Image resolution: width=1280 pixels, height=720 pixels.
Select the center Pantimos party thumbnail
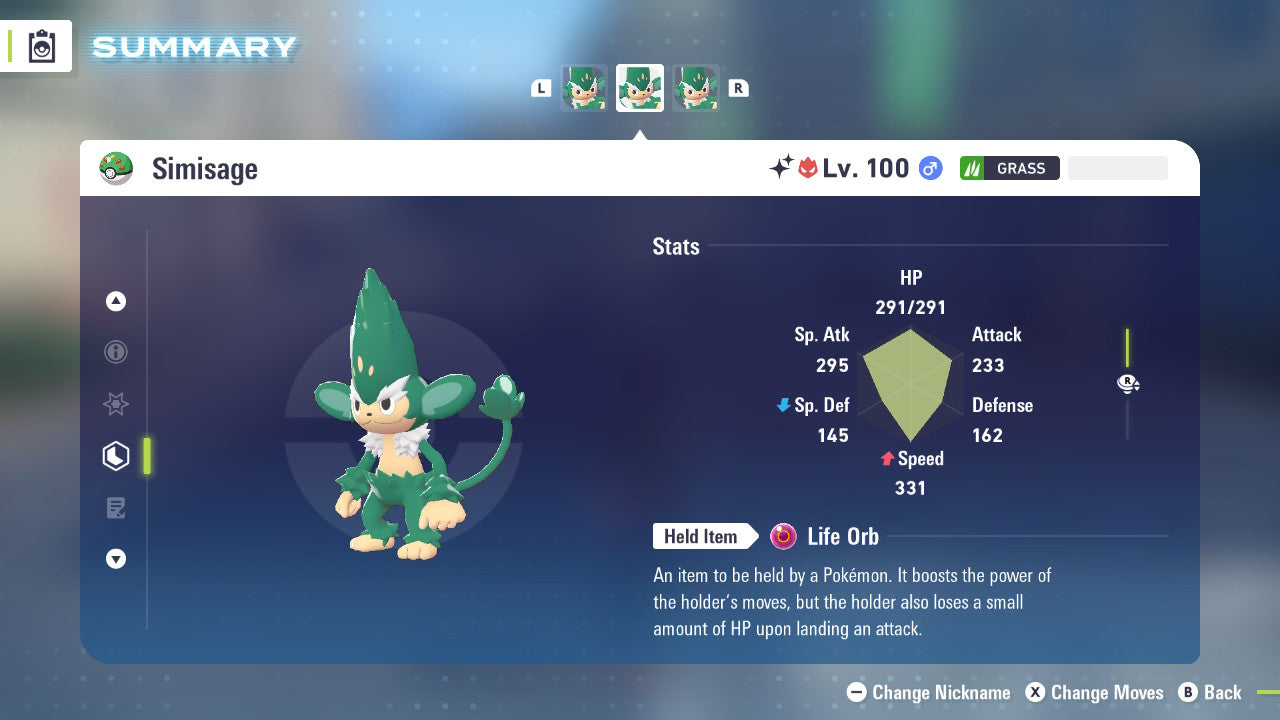click(x=640, y=88)
